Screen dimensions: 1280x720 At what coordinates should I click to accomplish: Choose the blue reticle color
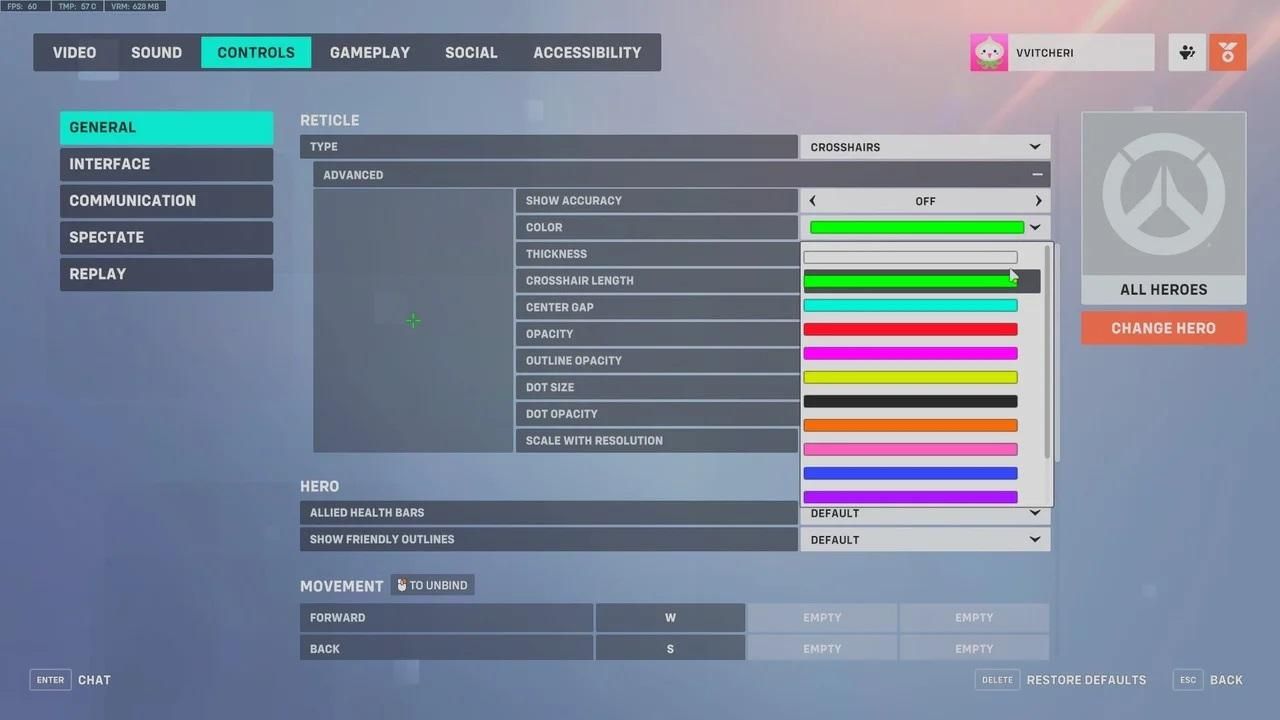tap(910, 473)
